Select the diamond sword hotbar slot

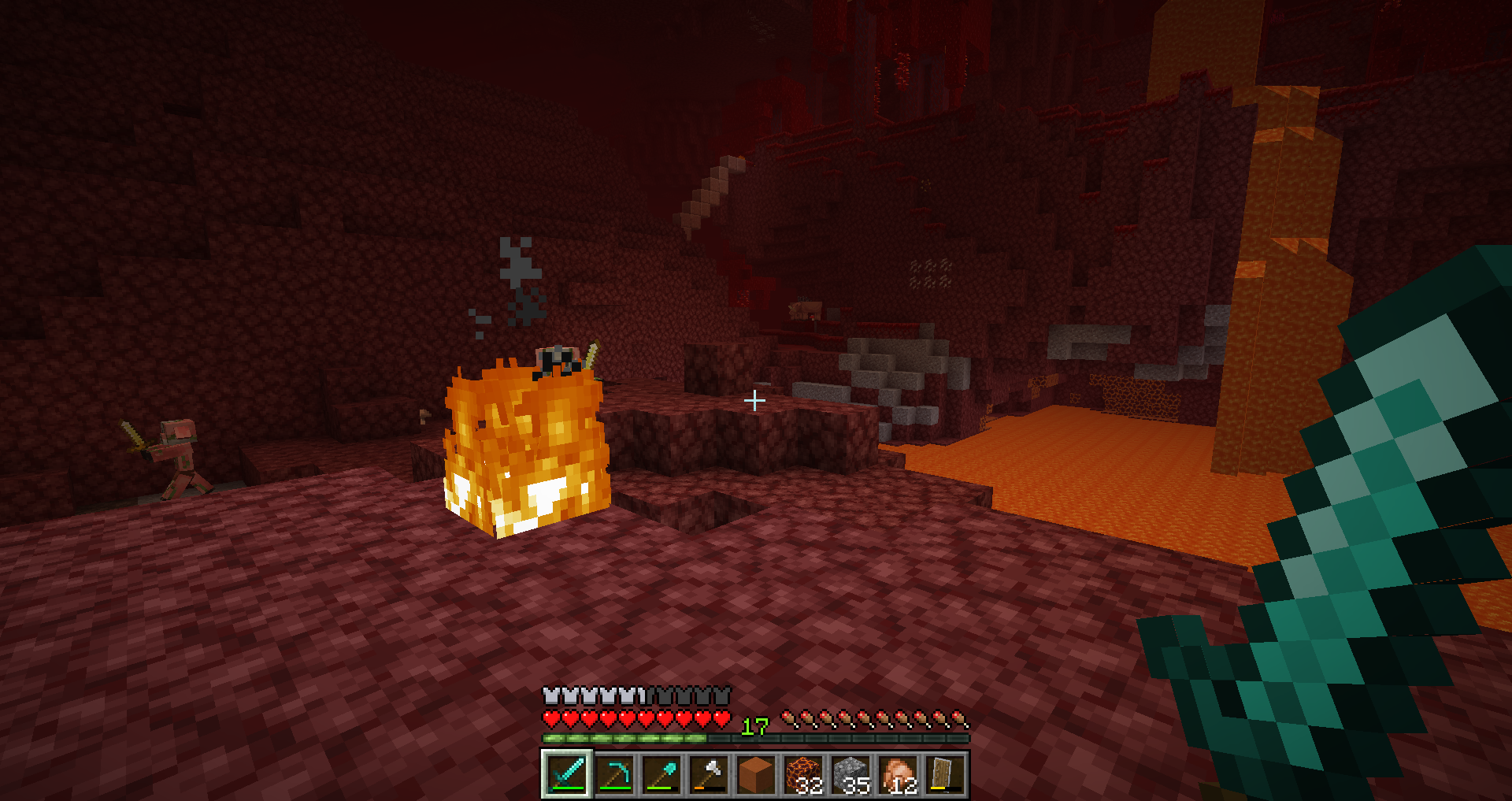[x=567, y=774]
